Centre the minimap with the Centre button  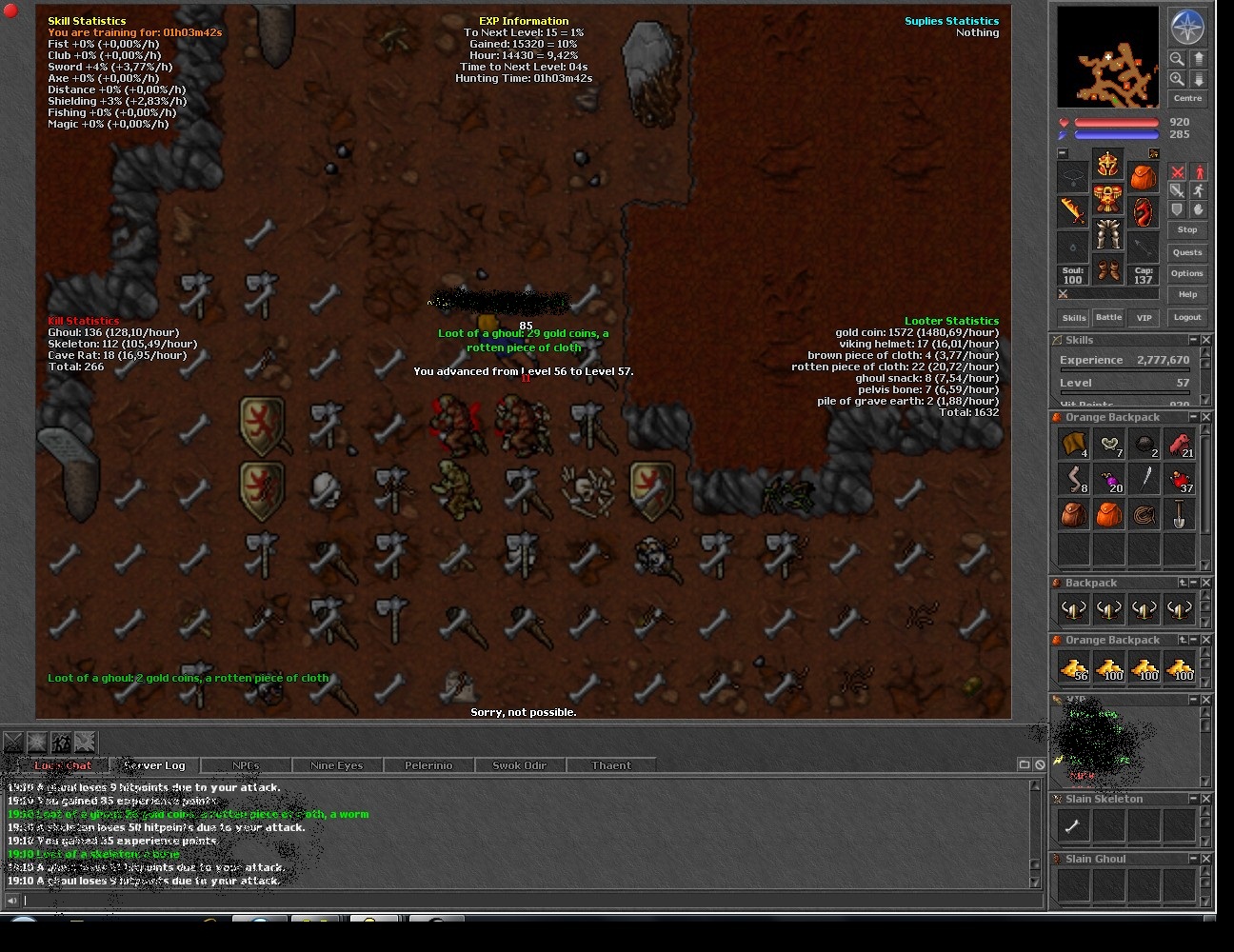[x=1187, y=98]
